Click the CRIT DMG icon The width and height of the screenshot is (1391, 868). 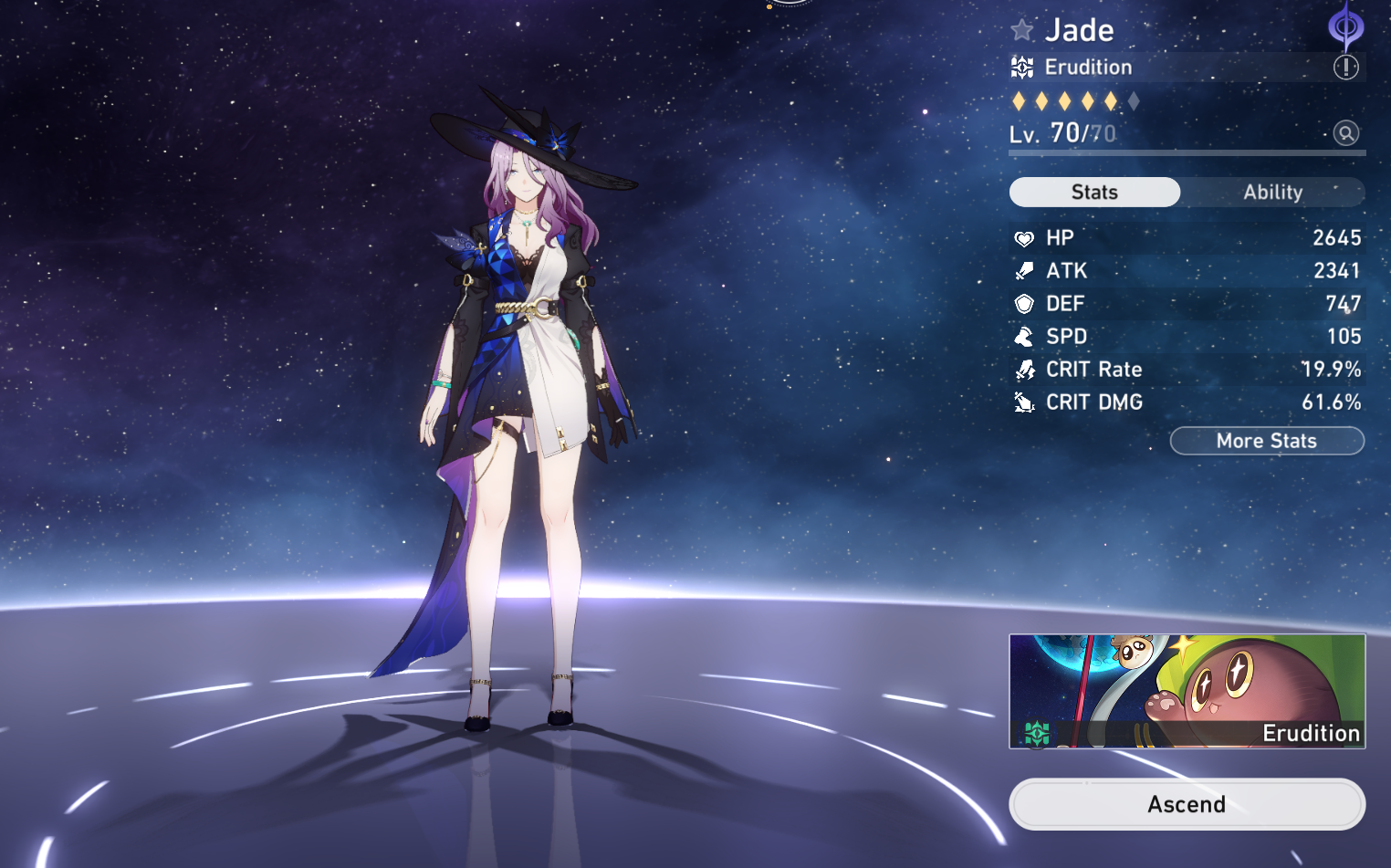[1026, 402]
